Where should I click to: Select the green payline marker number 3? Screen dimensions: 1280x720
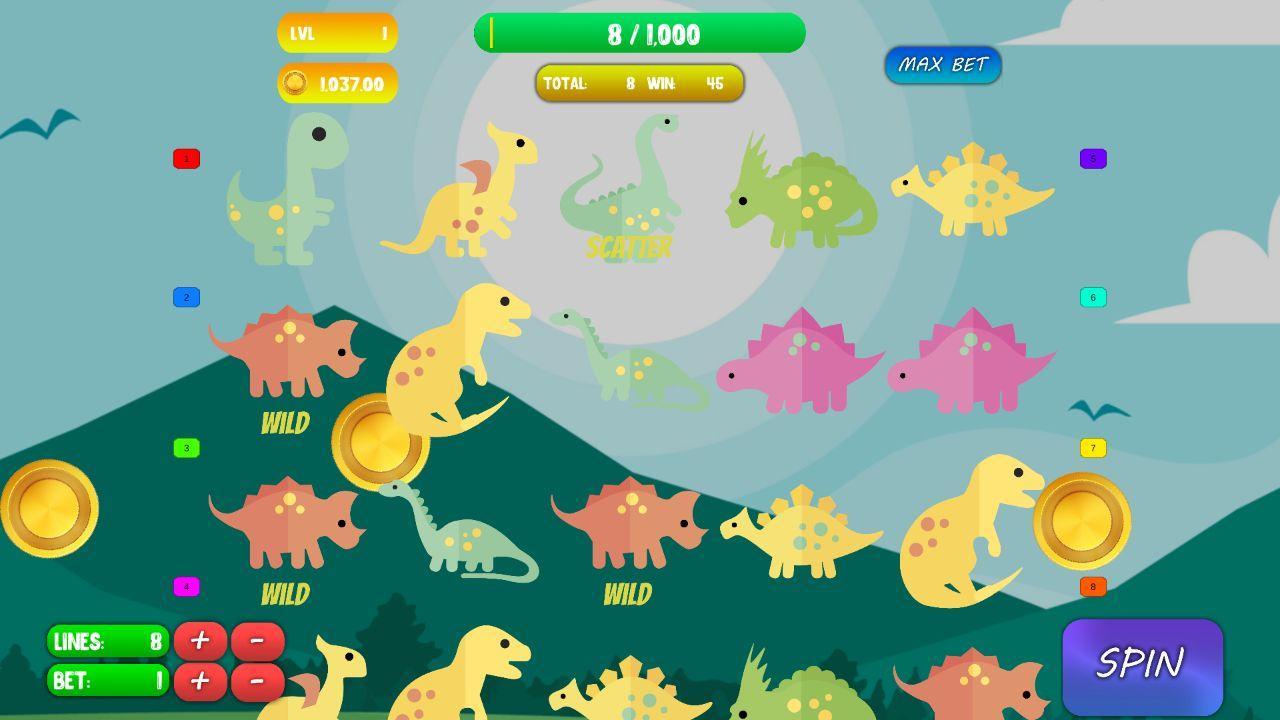(184, 447)
